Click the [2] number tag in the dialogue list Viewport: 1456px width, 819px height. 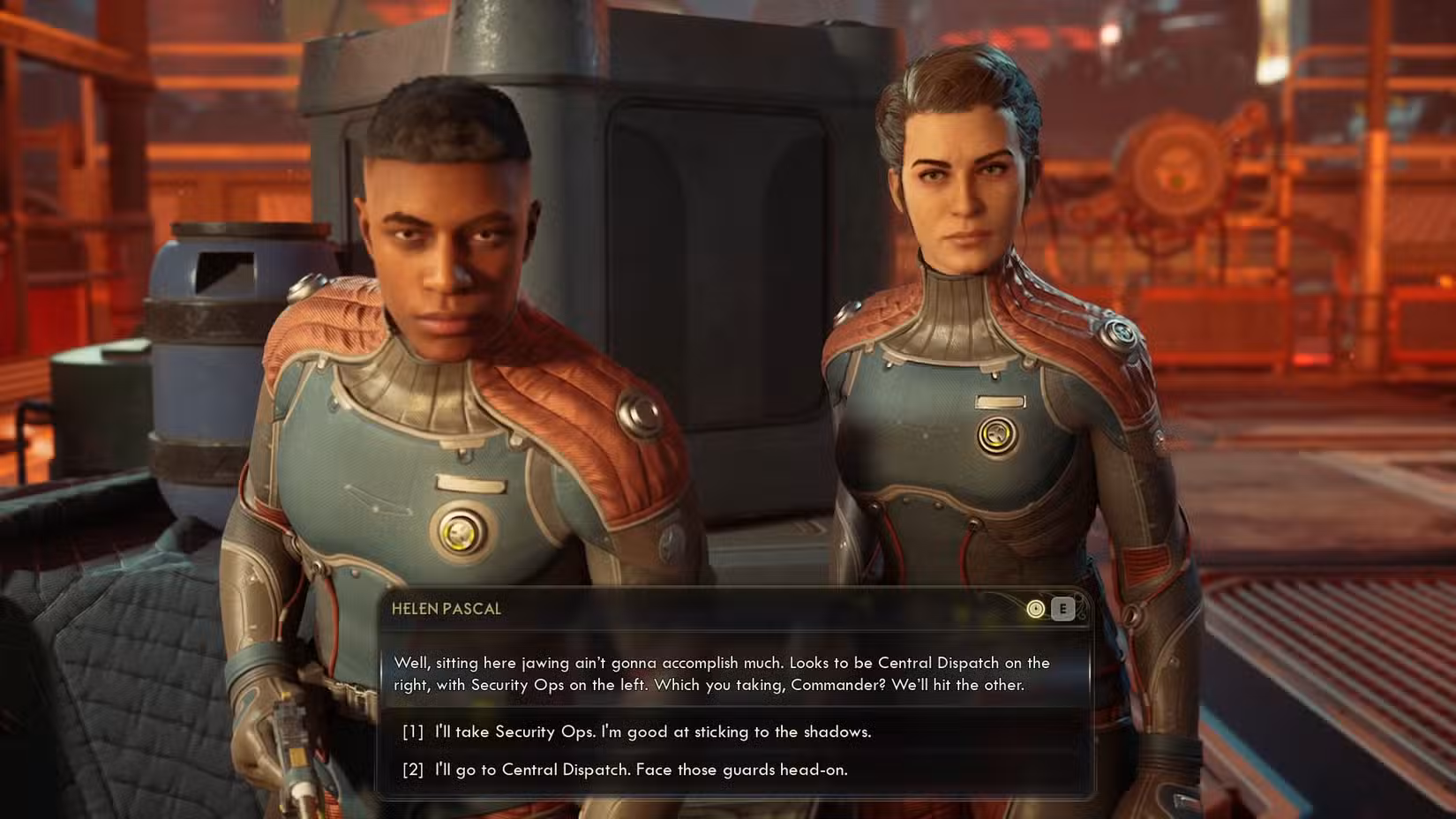click(413, 769)
